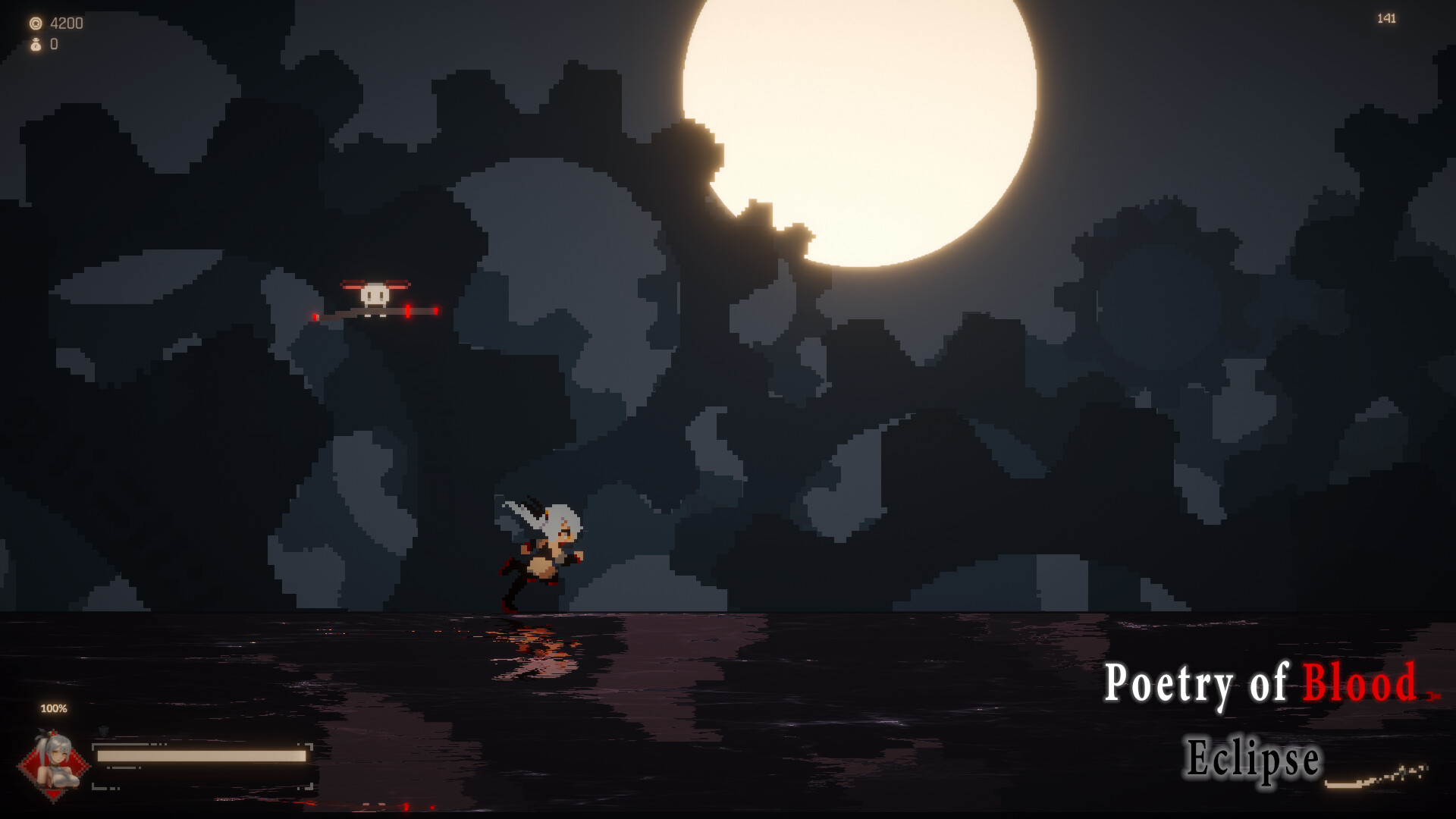The width and height of the screenshot is (1456, 819).
Task: Click the full moon in the background
Action: [x=857, y=129]
